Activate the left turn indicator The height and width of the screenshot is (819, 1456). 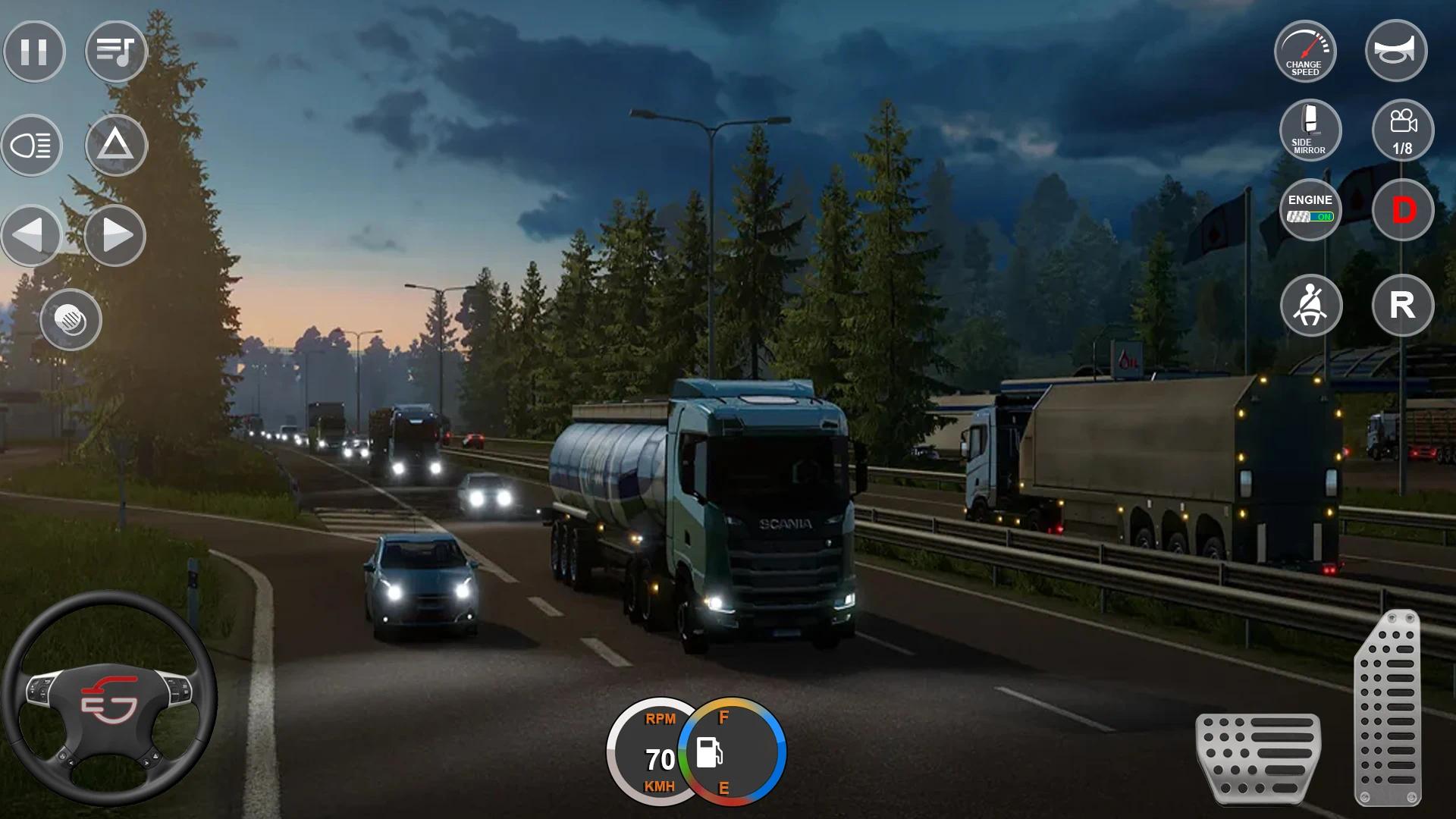pos(31,235)
